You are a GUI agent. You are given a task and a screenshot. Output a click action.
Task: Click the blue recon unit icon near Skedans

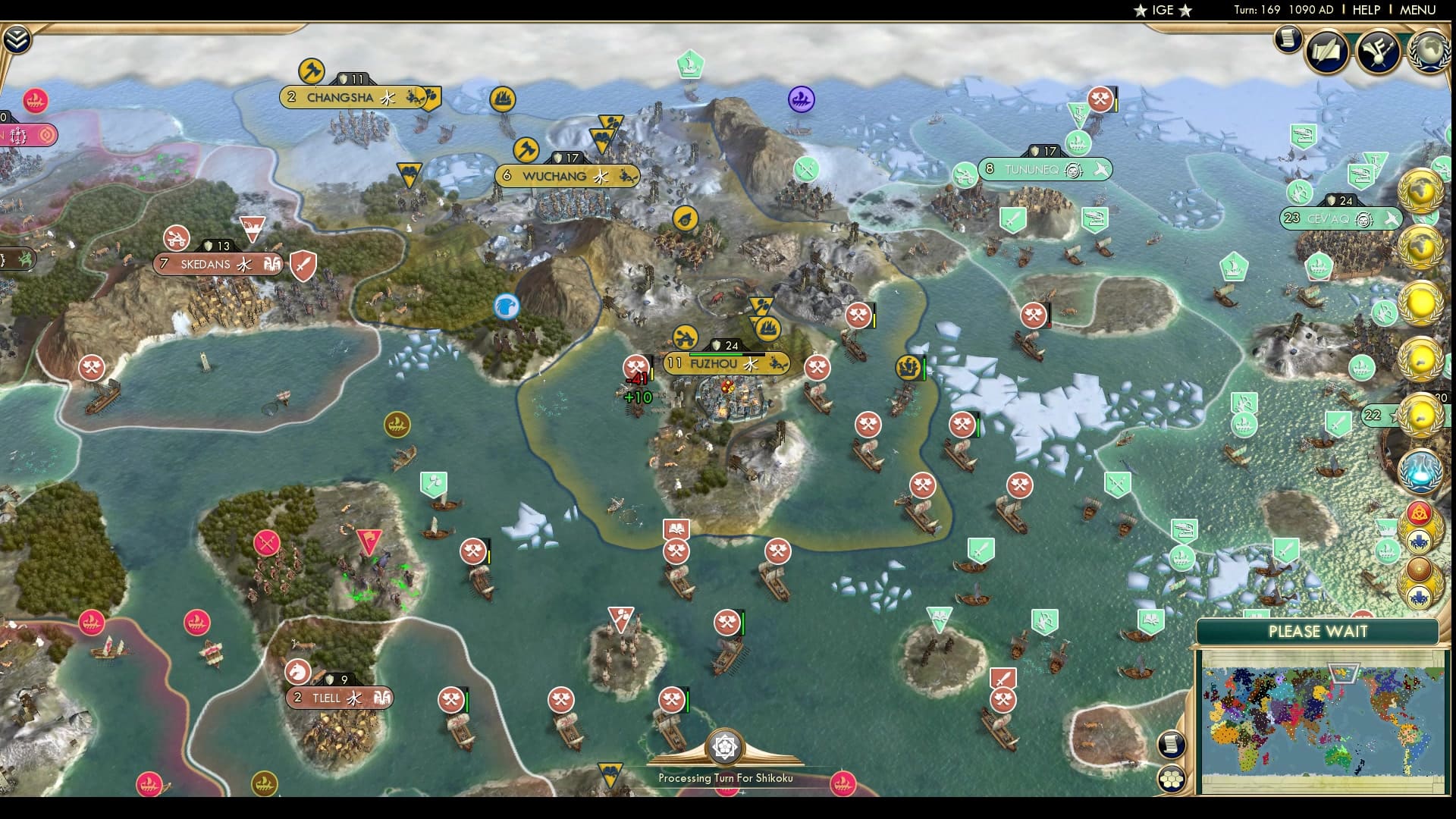pyautogui.click(x=505, y=306)
